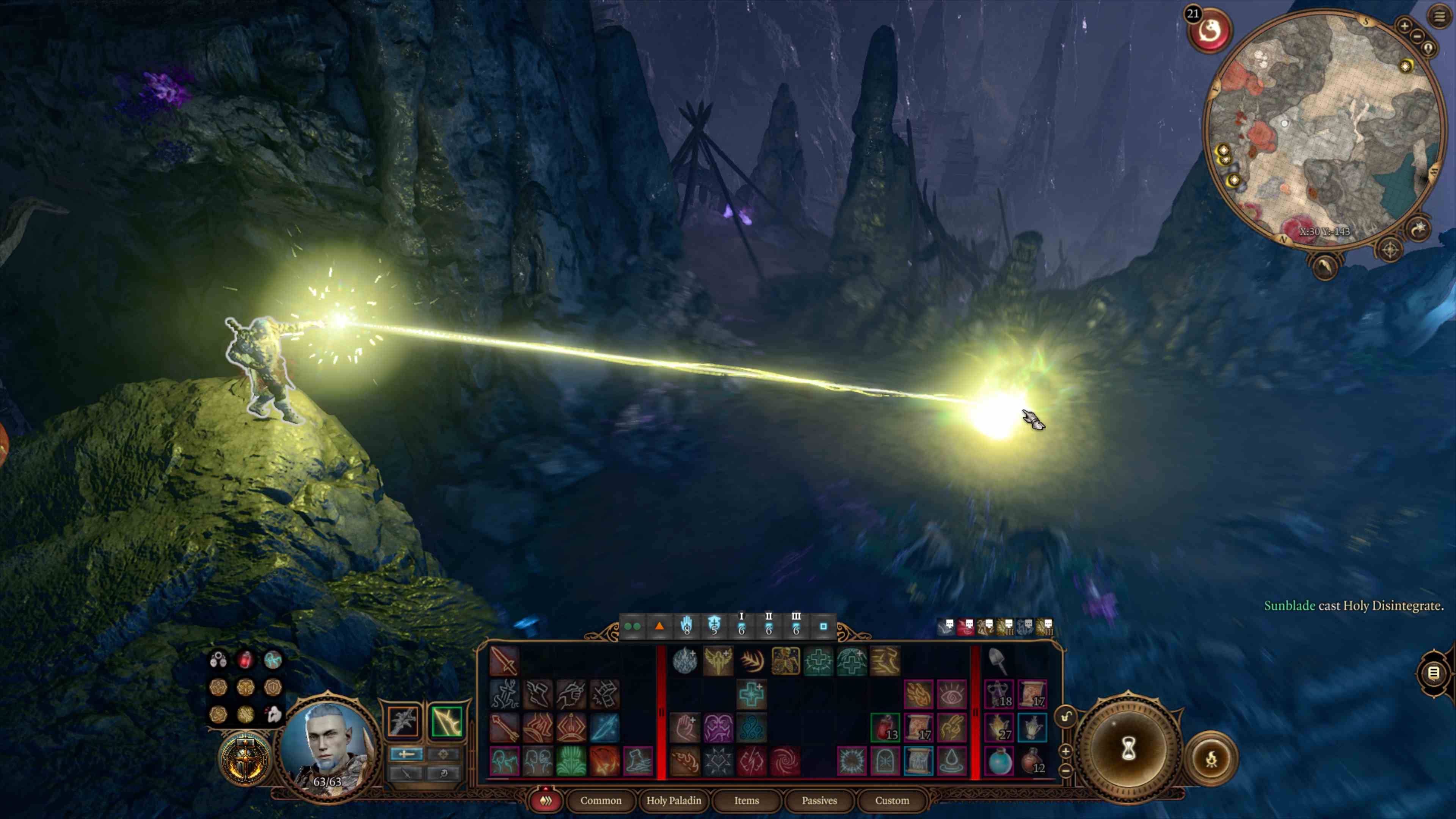Click the red swirl button with 21 badge

click(x=1210, y=31)
